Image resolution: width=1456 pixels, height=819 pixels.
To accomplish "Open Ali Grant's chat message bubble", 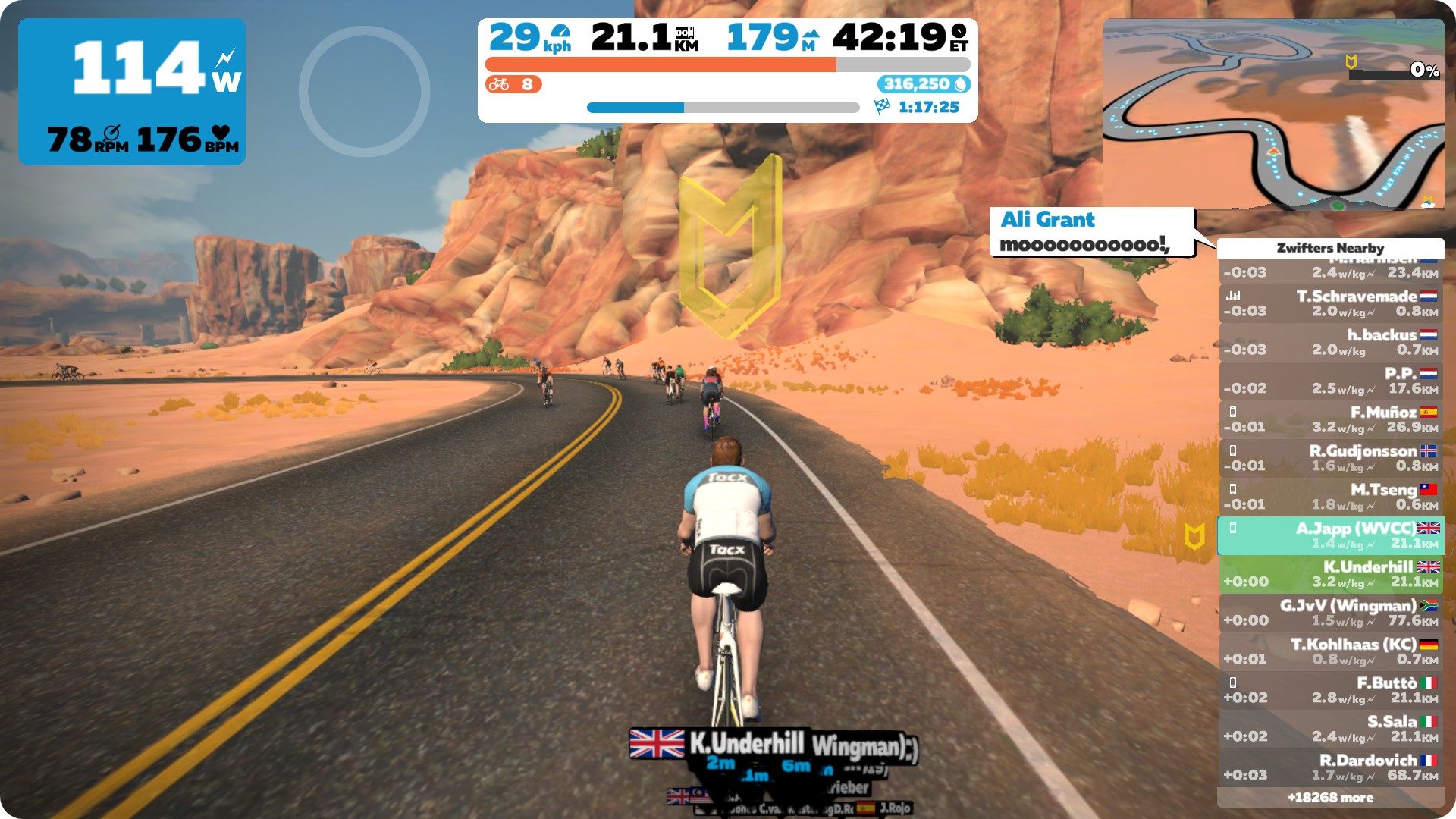I will coord(1091,232).
